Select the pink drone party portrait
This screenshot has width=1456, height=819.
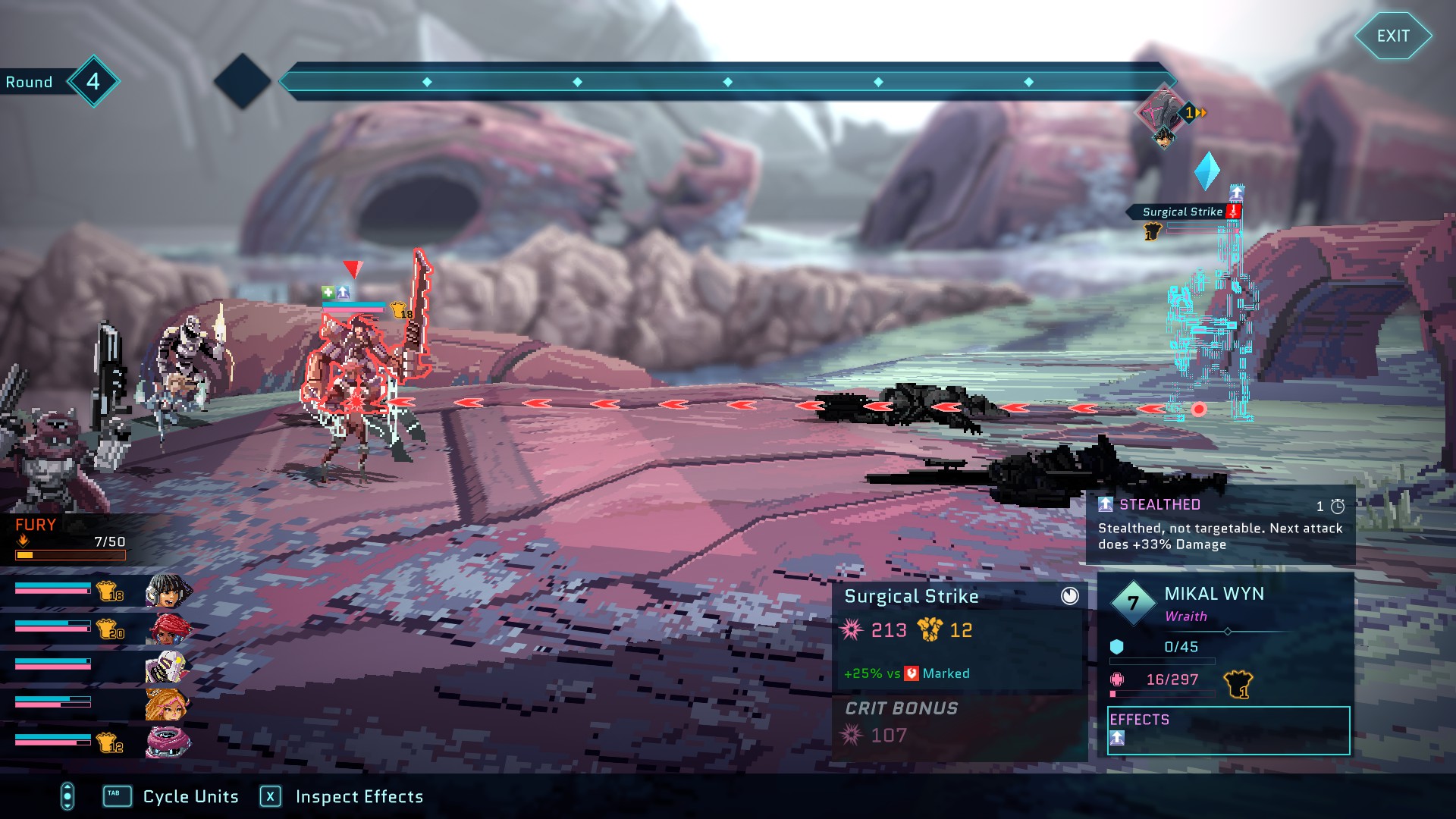click(167, 742)
